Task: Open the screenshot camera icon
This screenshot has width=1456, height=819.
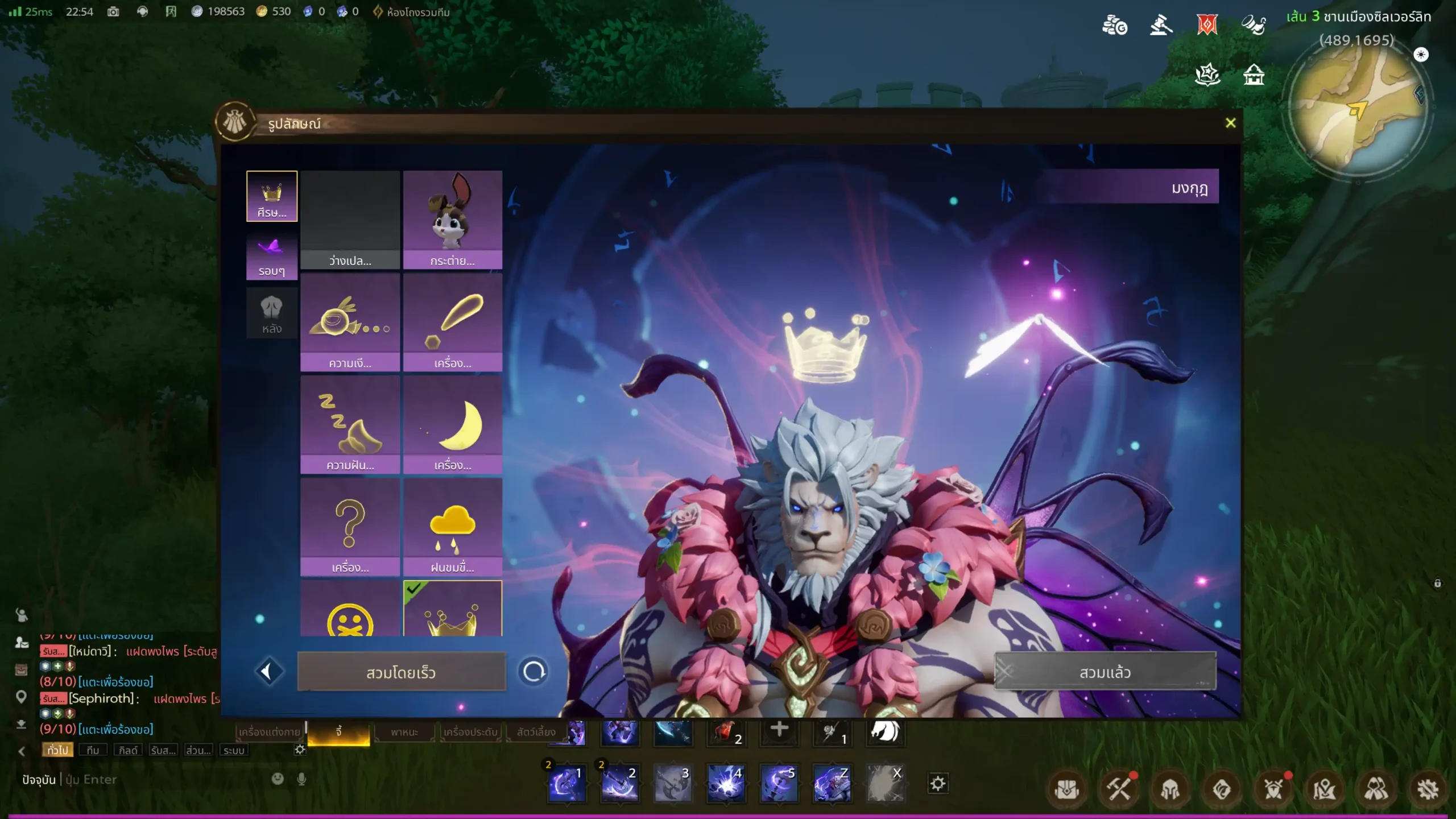Action: [113, 11]
